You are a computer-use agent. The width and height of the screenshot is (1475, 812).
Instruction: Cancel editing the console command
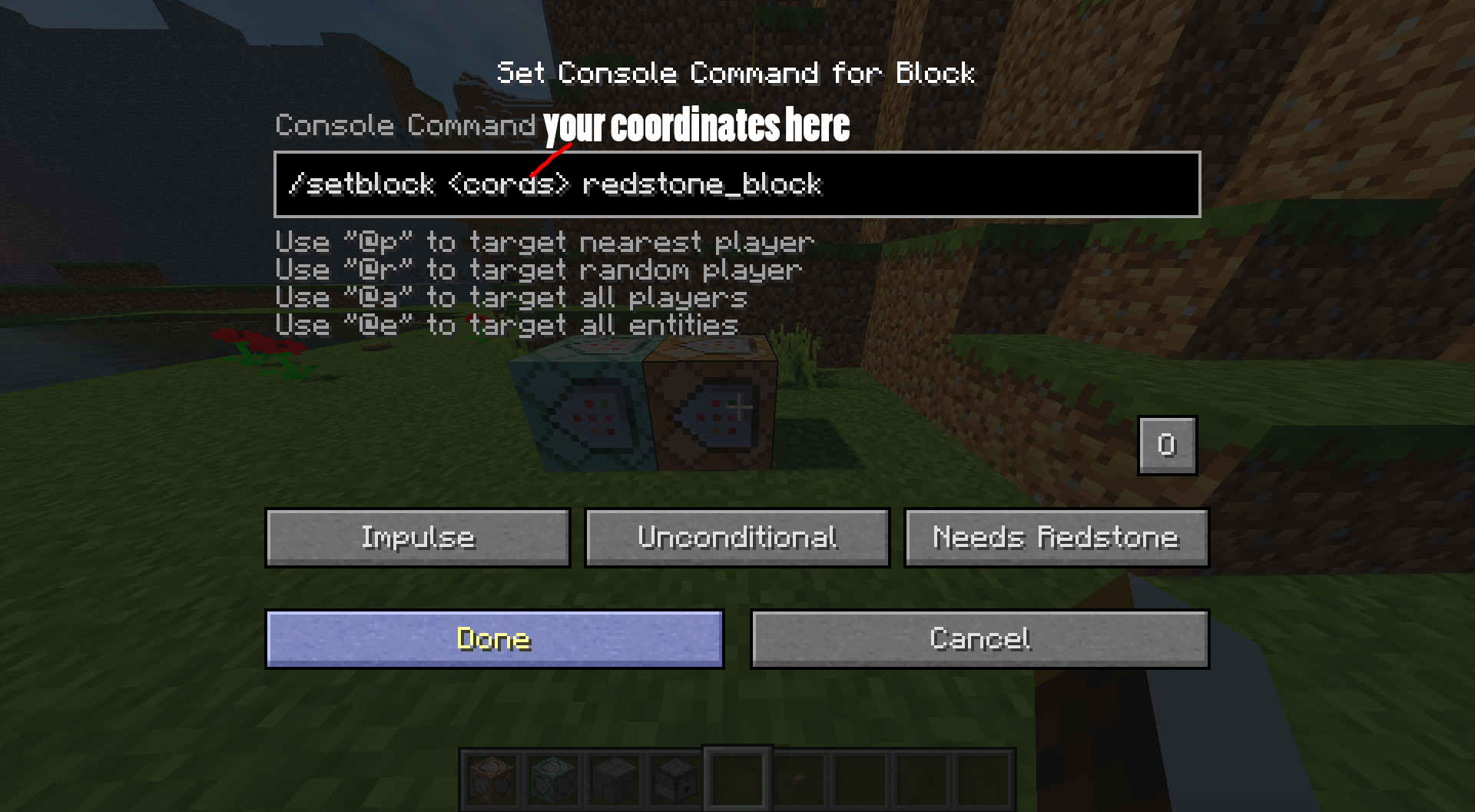(981, 638)
